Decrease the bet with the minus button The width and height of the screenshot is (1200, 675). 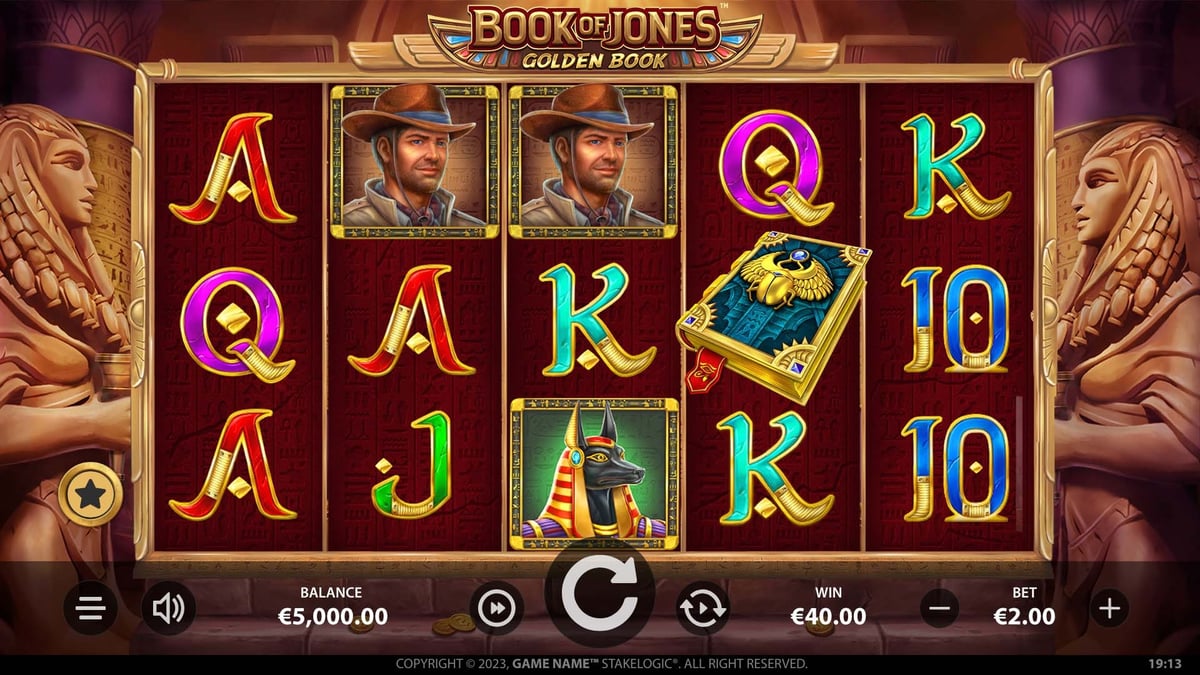click(939, 607)
